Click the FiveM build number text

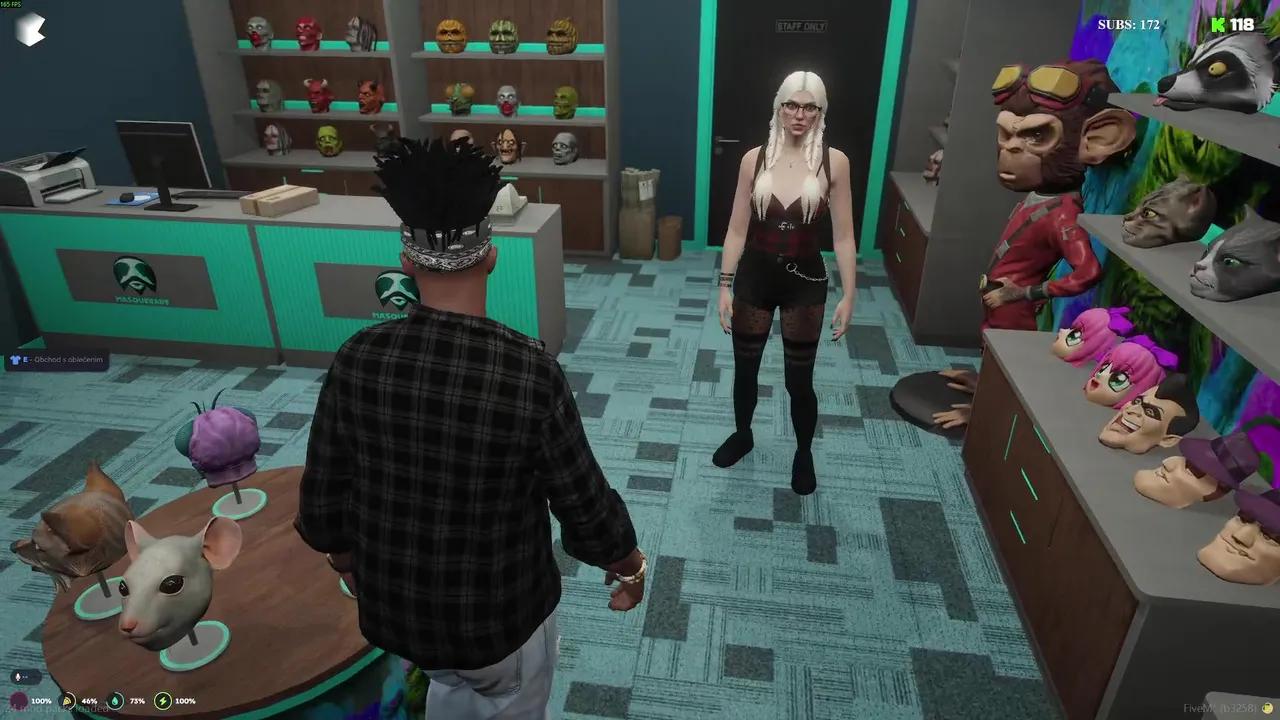tap(1216, 706)
